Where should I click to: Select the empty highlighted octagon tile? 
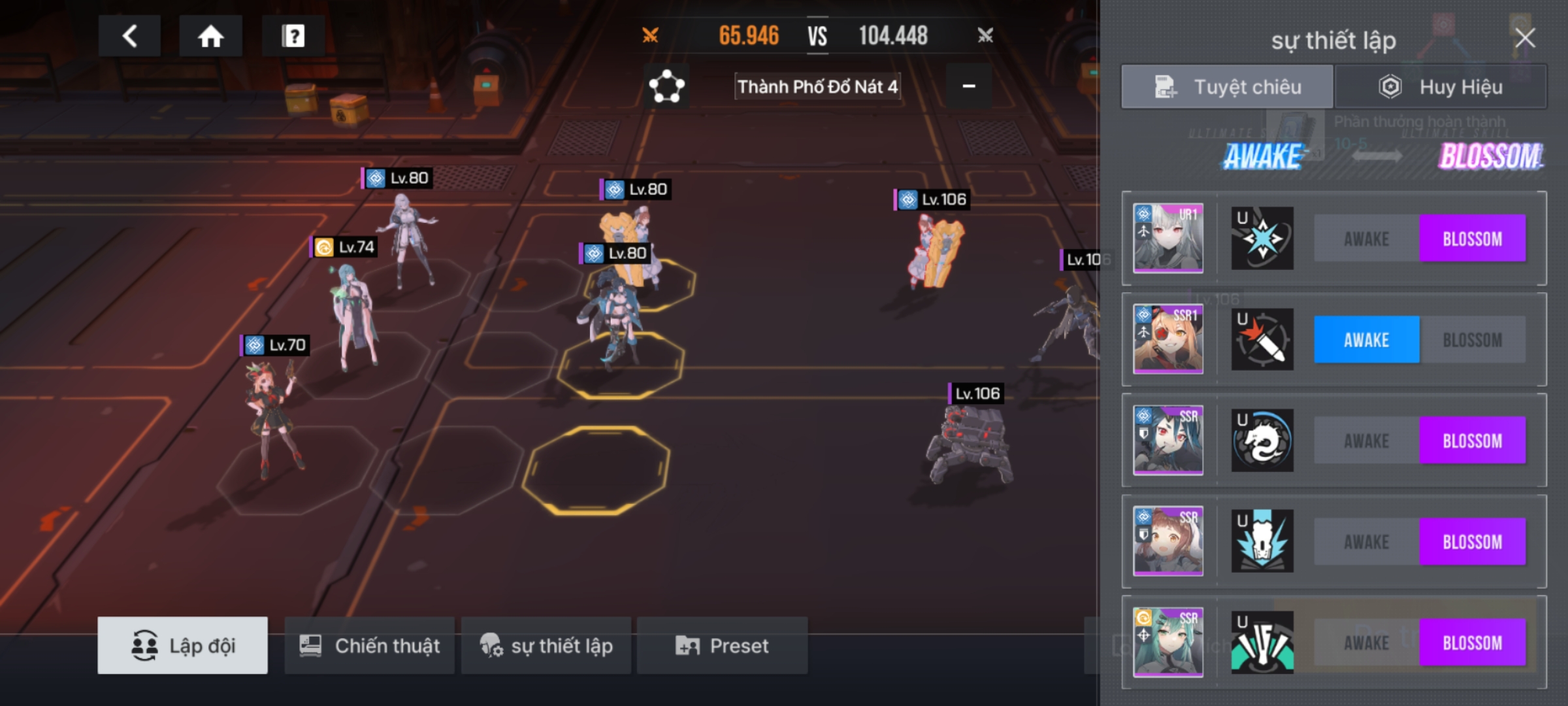tap(596, 469)
